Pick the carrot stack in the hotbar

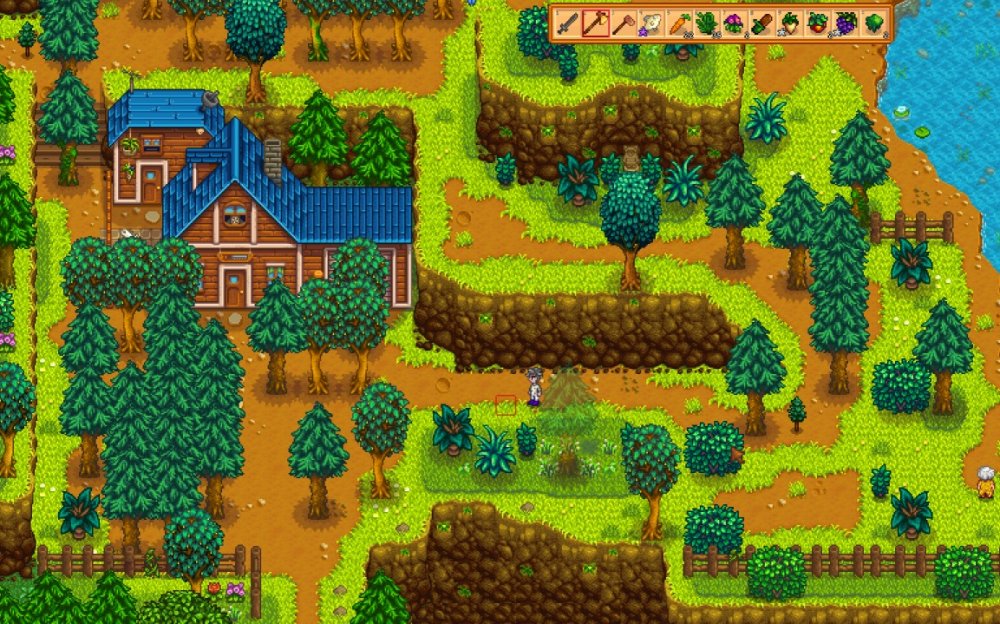679,23
